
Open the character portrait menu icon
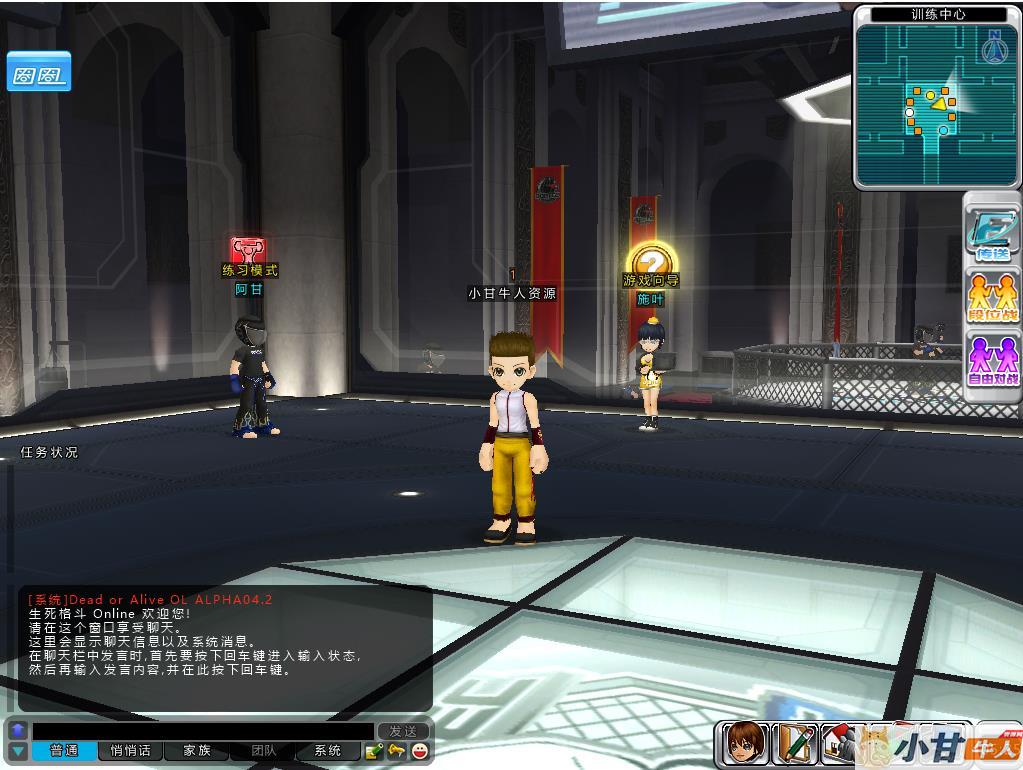coord(745,743)
